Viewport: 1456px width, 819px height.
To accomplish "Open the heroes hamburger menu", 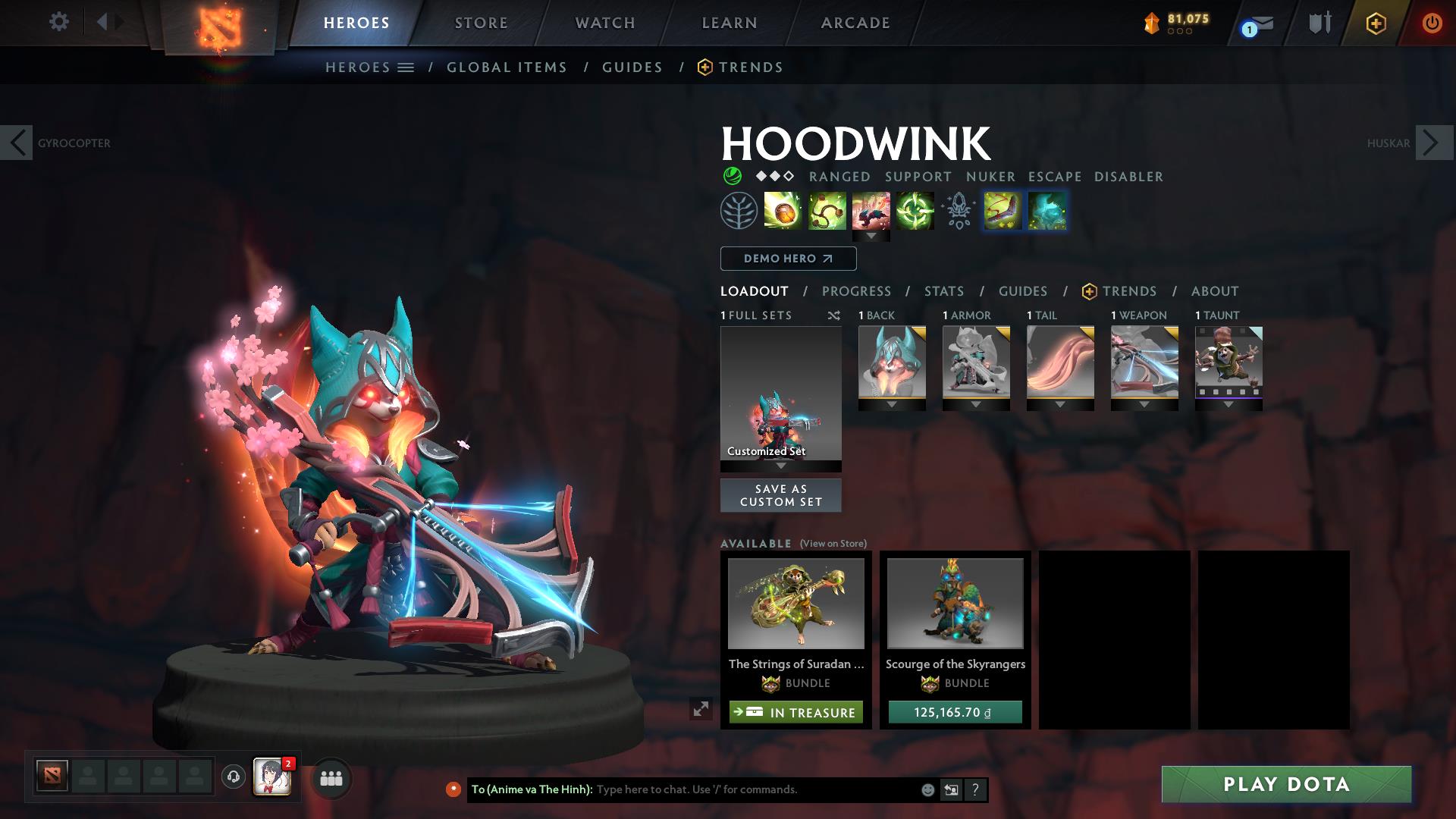I will click(x=406, y=67).
